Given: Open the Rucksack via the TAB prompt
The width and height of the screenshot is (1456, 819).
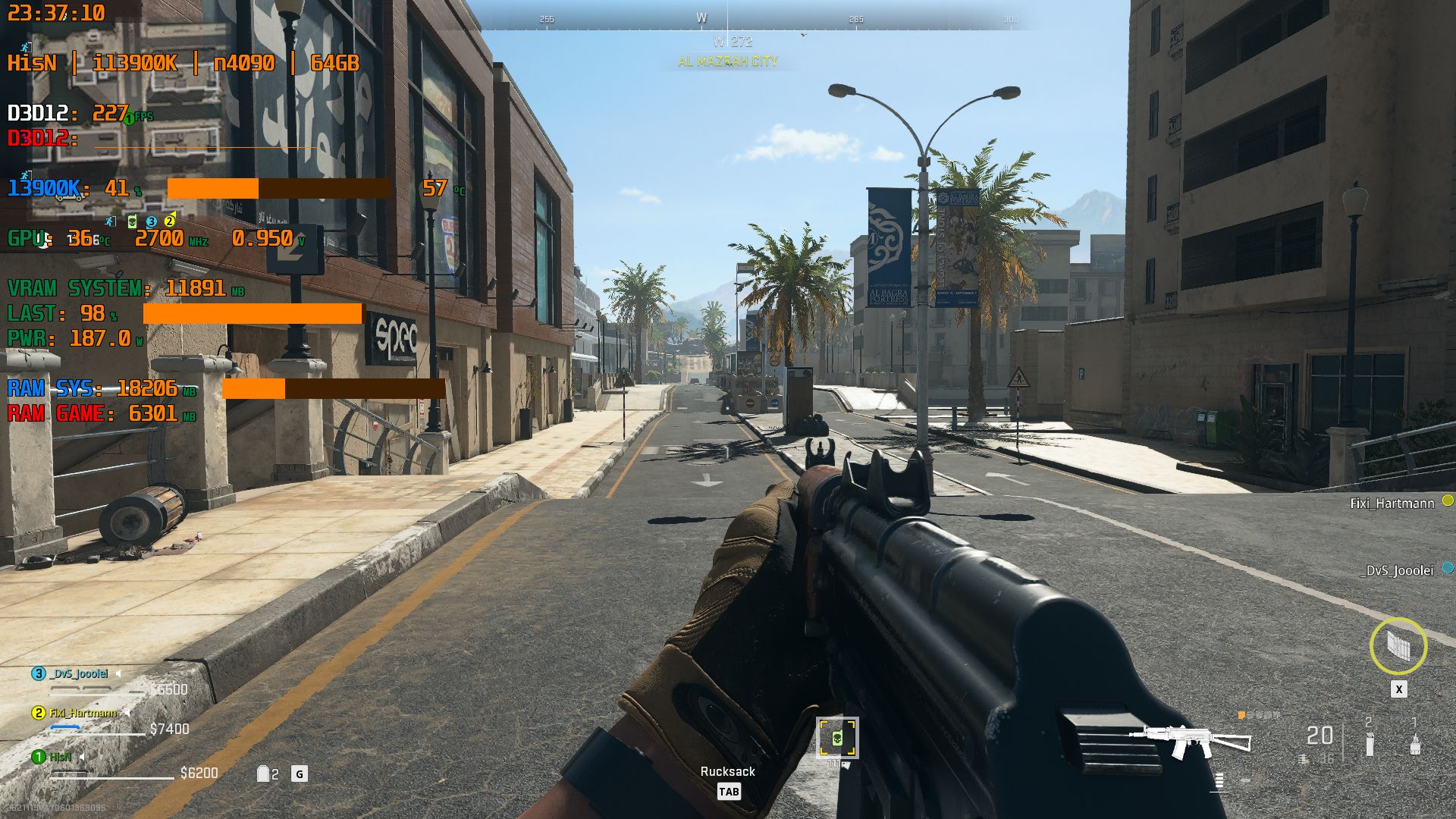Looking at the screenshot, I should click(x=730, y=791).
